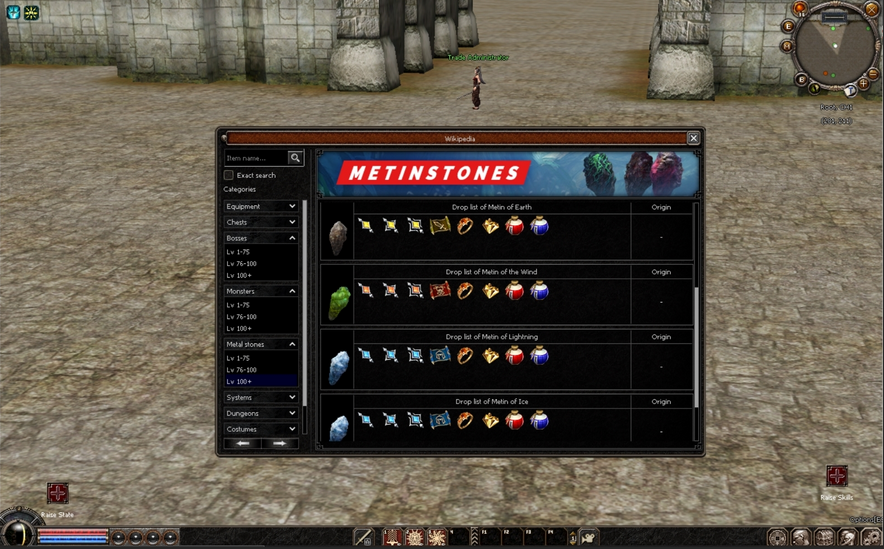Select Lv 76-100 under Metal stones

(x=242, y=370)
